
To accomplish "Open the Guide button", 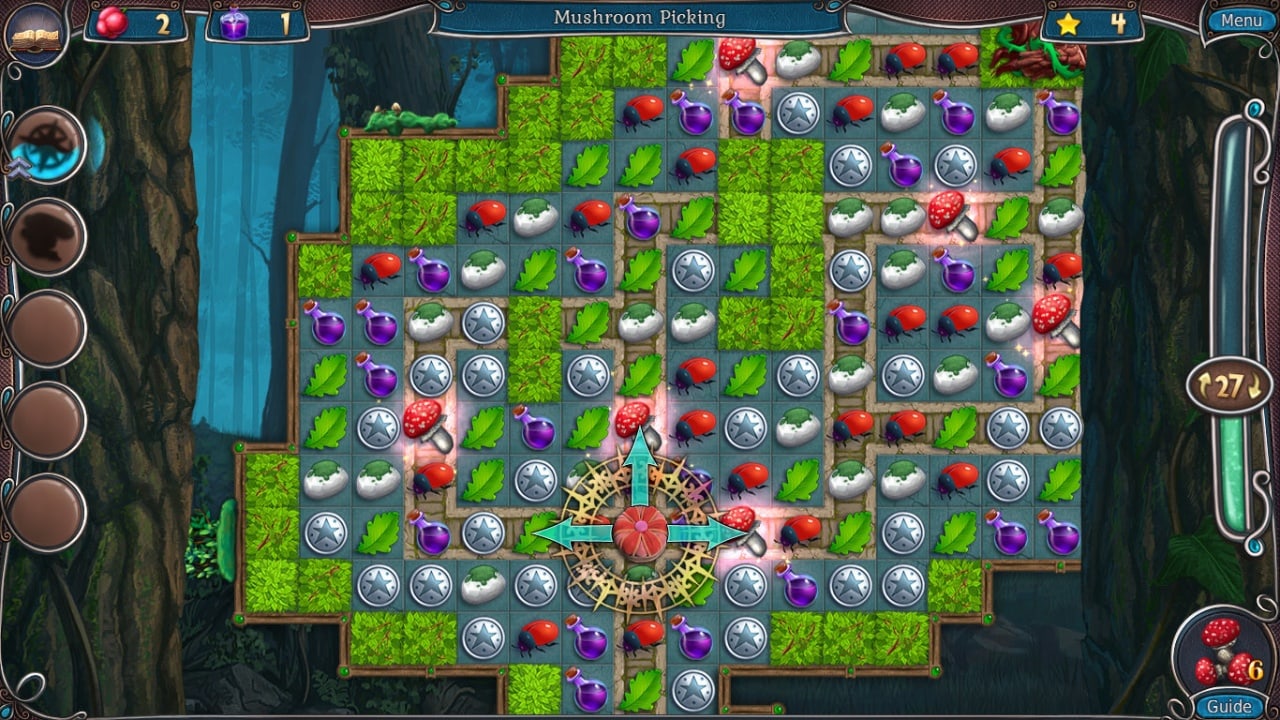I will [1228, 706].
